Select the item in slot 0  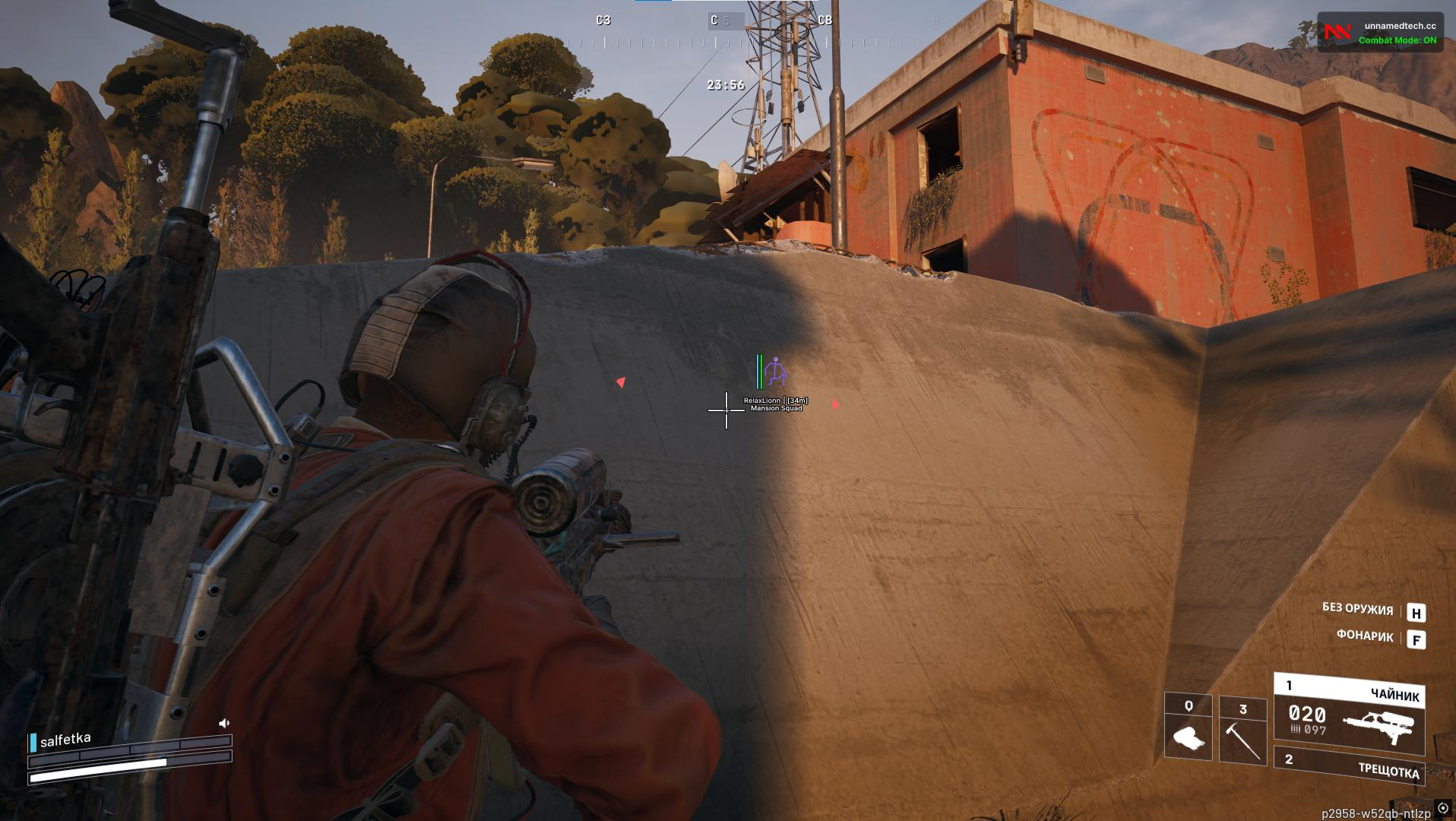click(x=1188, y=728)
